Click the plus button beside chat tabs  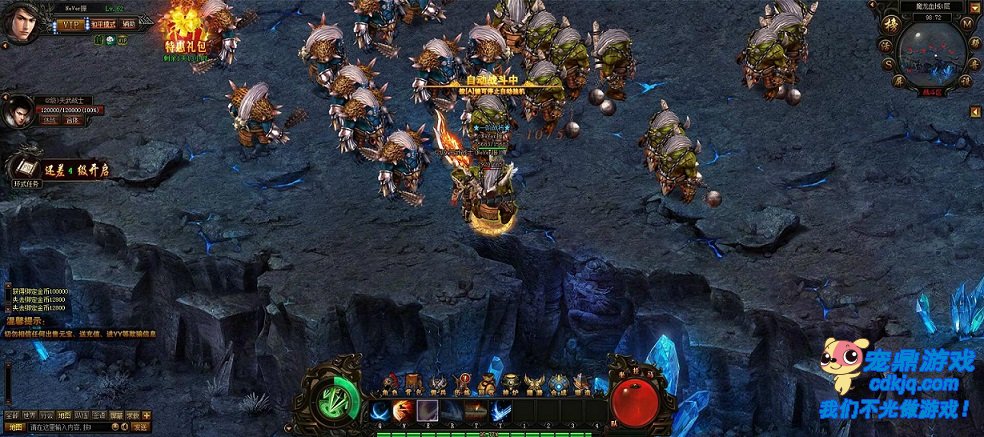point(146,414)
